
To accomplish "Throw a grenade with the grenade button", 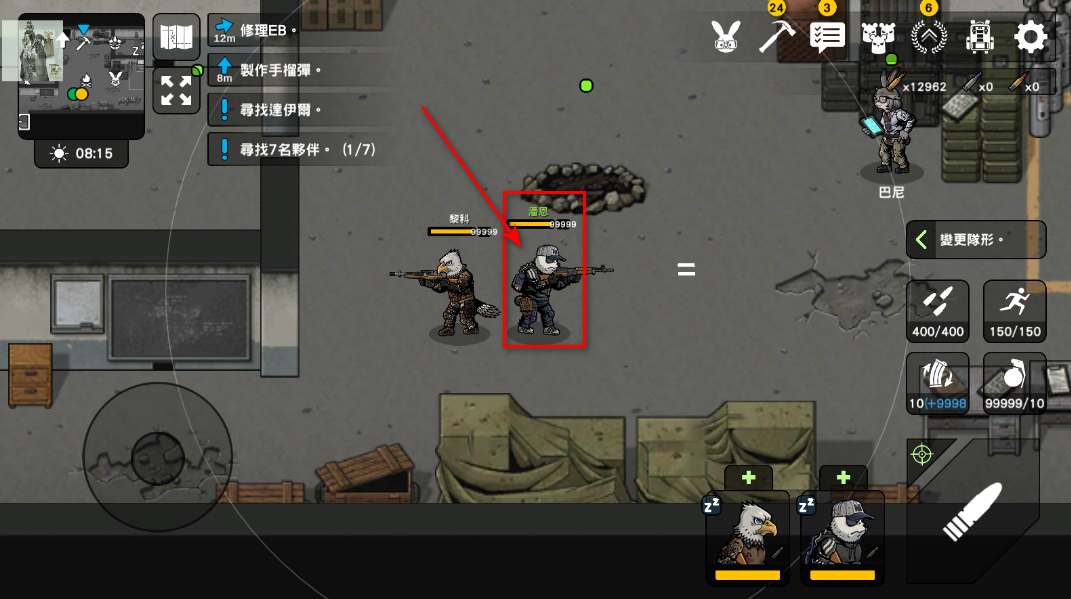I will pos(1015,384).
